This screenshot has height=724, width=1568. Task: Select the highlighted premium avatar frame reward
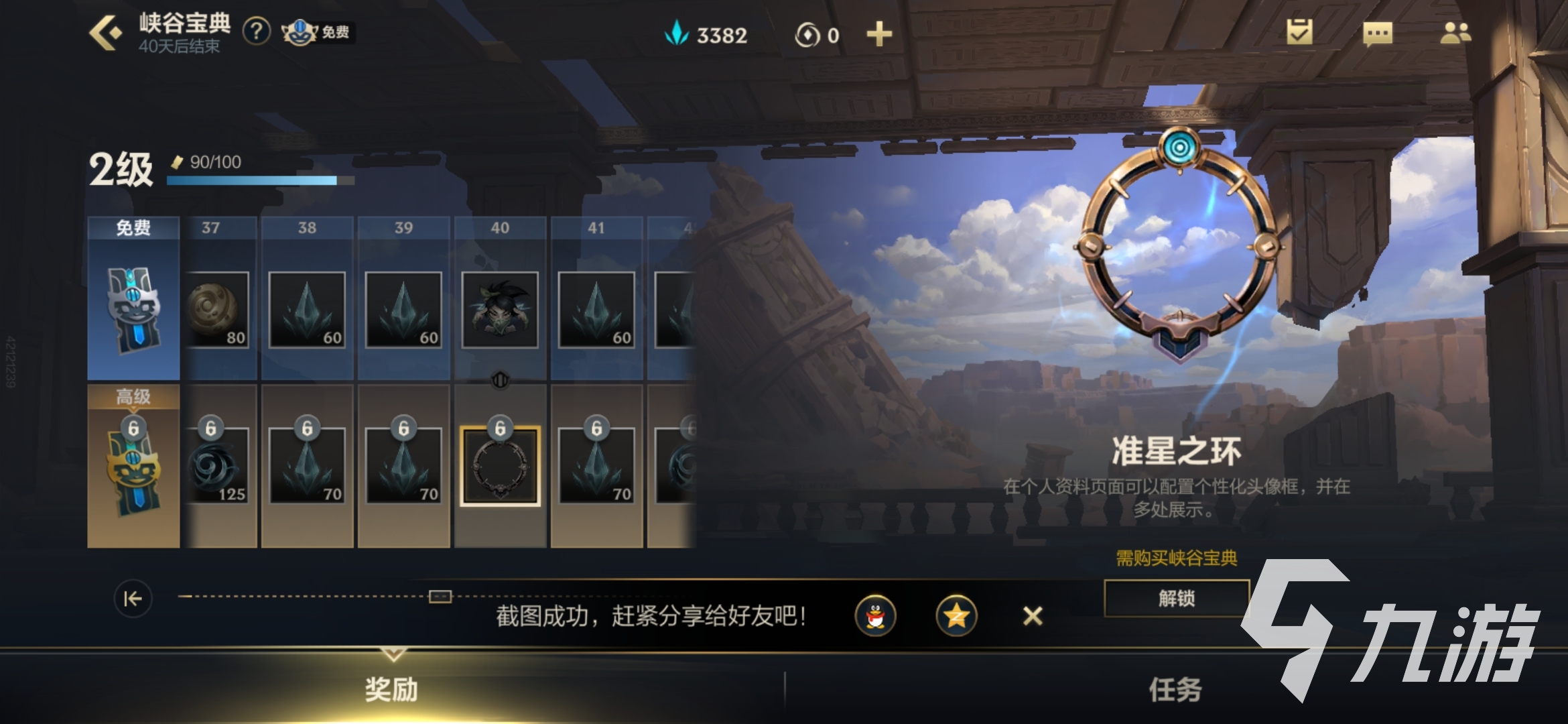click(x=500, y=466)
